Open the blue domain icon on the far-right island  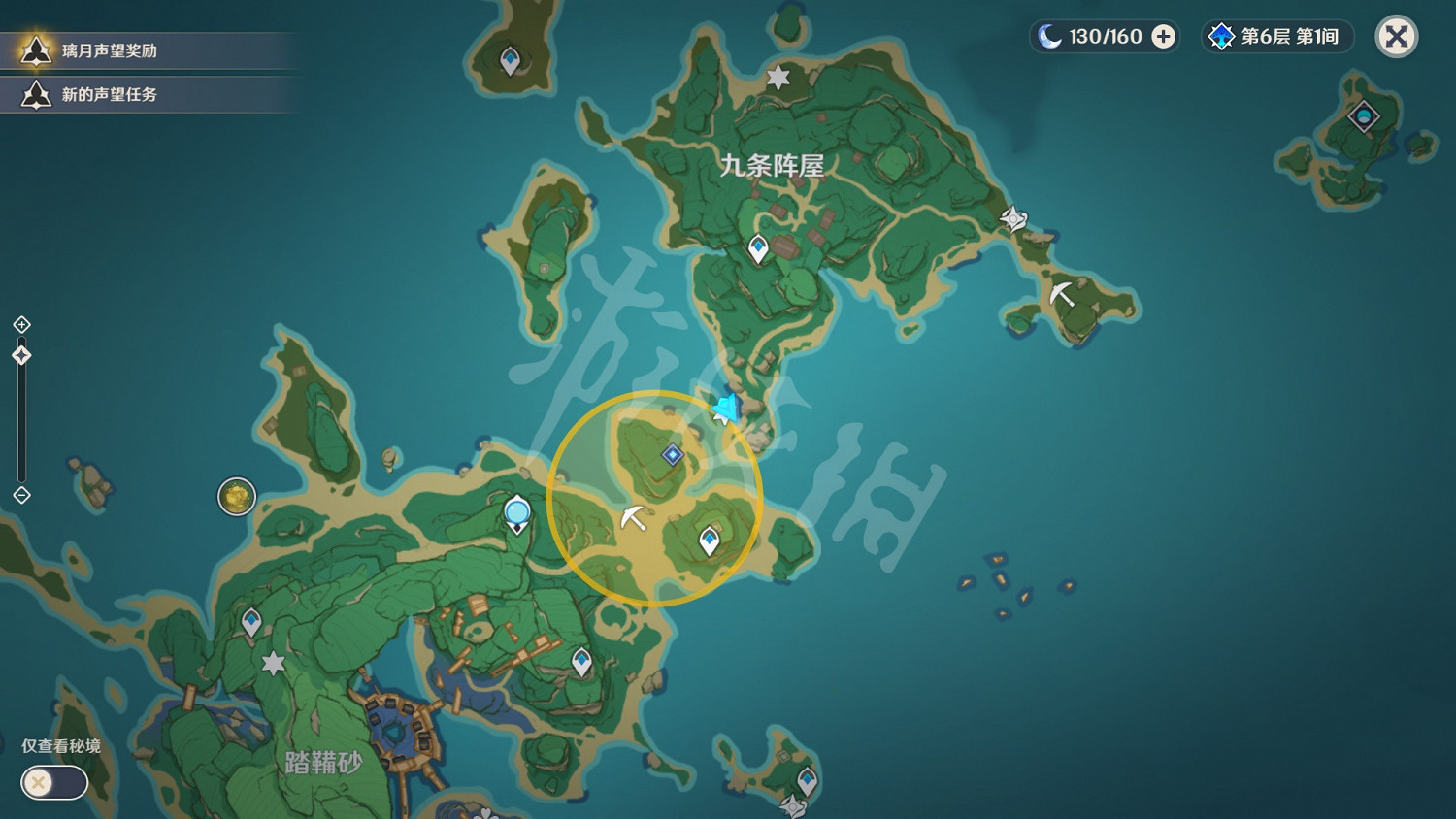1363,115
